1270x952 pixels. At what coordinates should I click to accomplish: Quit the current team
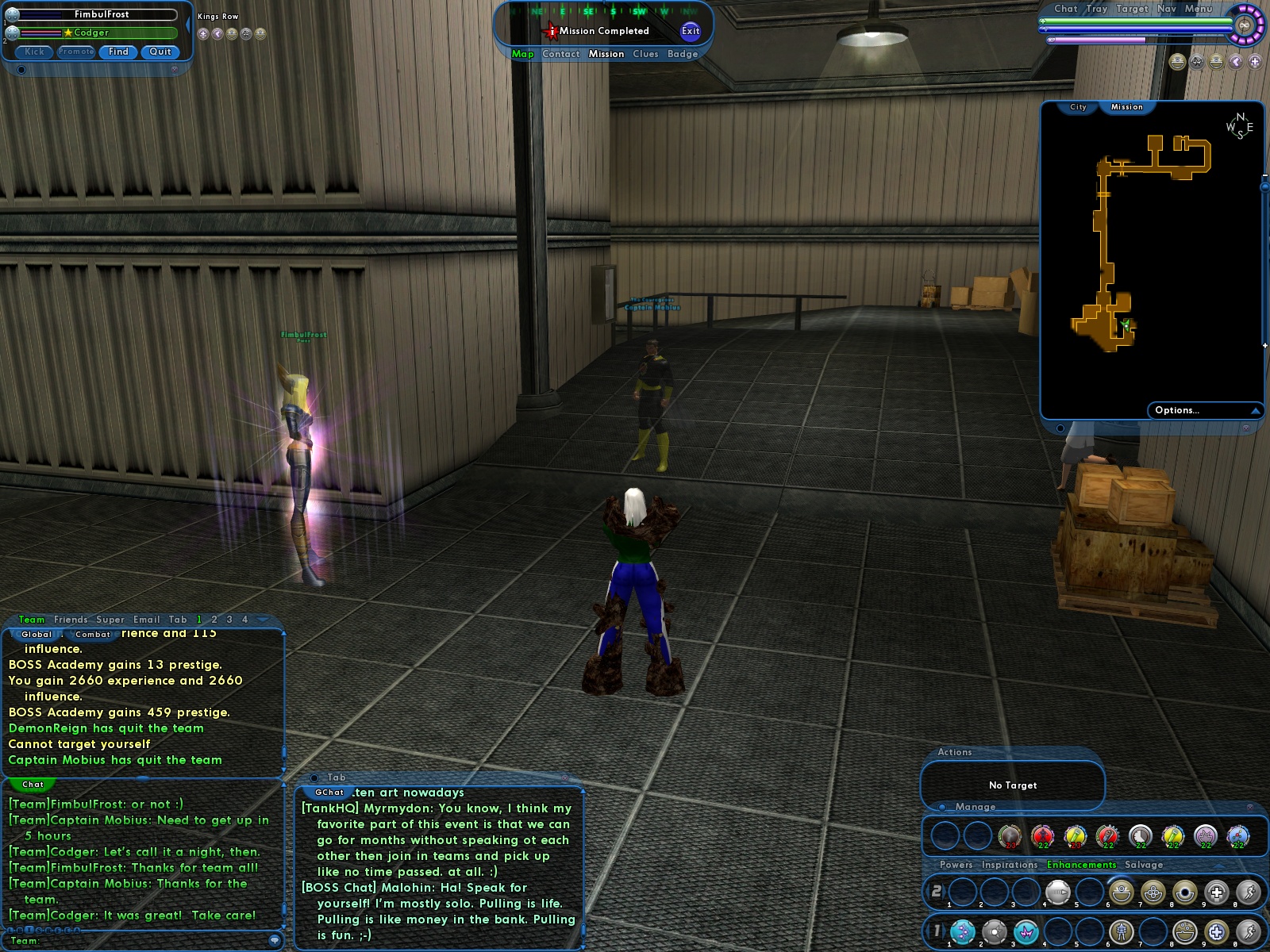[160, 52]
